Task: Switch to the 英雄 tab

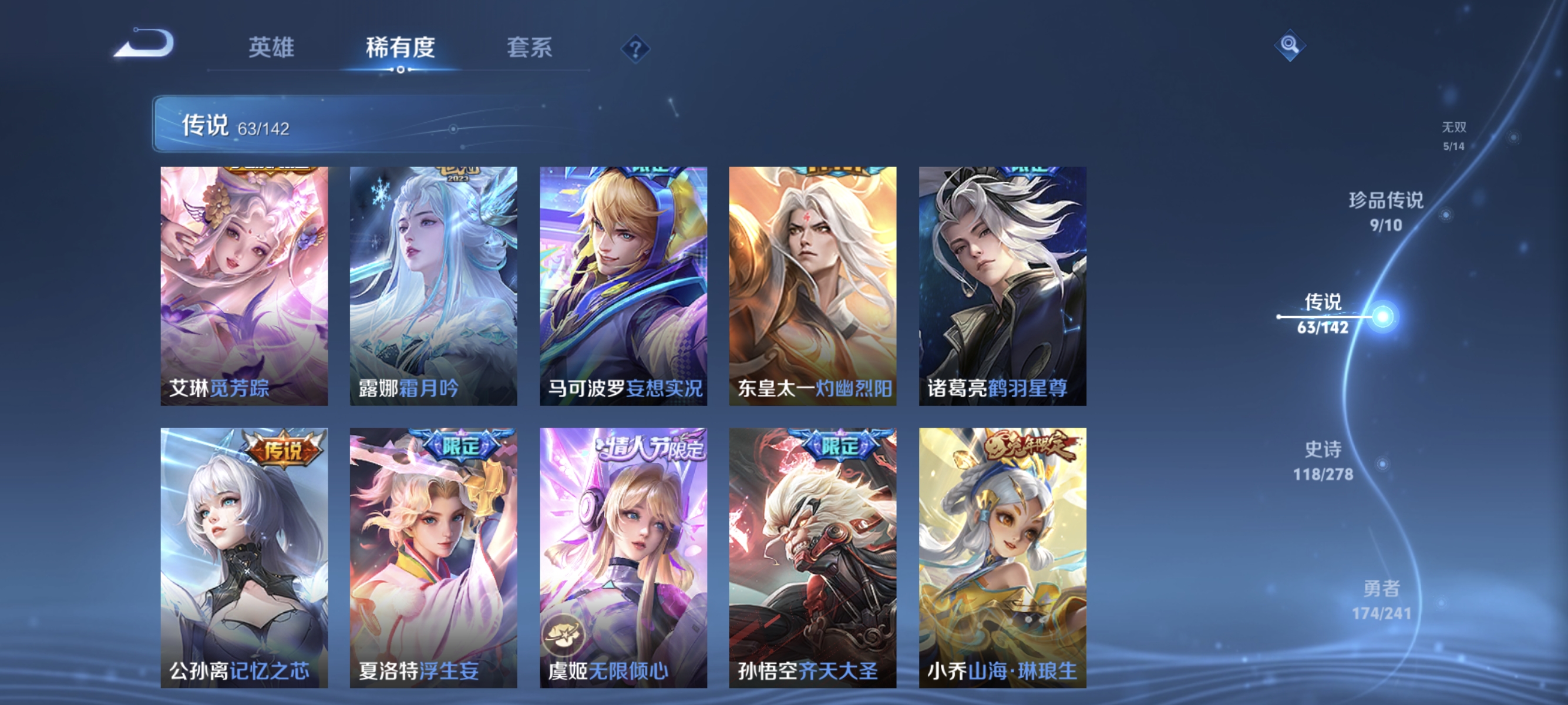Action: click(x=271, y=49)
